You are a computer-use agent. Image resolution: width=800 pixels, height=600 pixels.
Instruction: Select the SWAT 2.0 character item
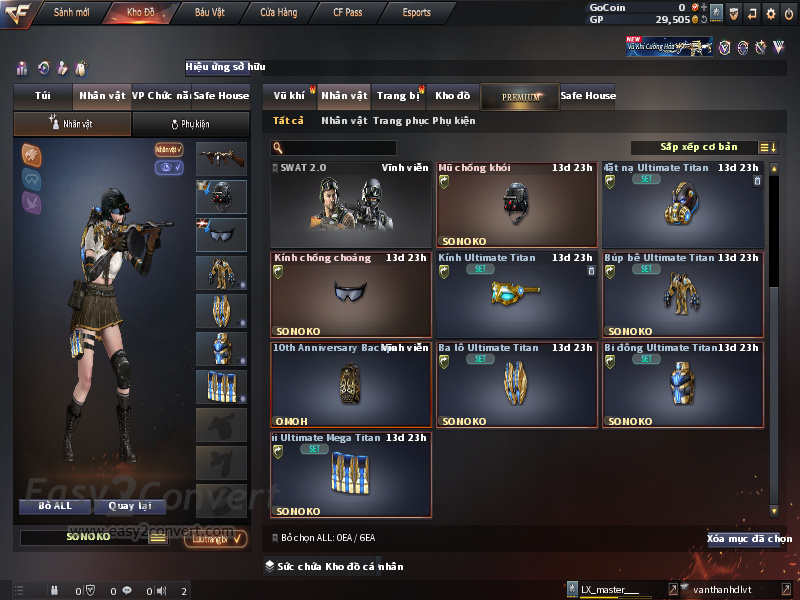click(351, 205)
